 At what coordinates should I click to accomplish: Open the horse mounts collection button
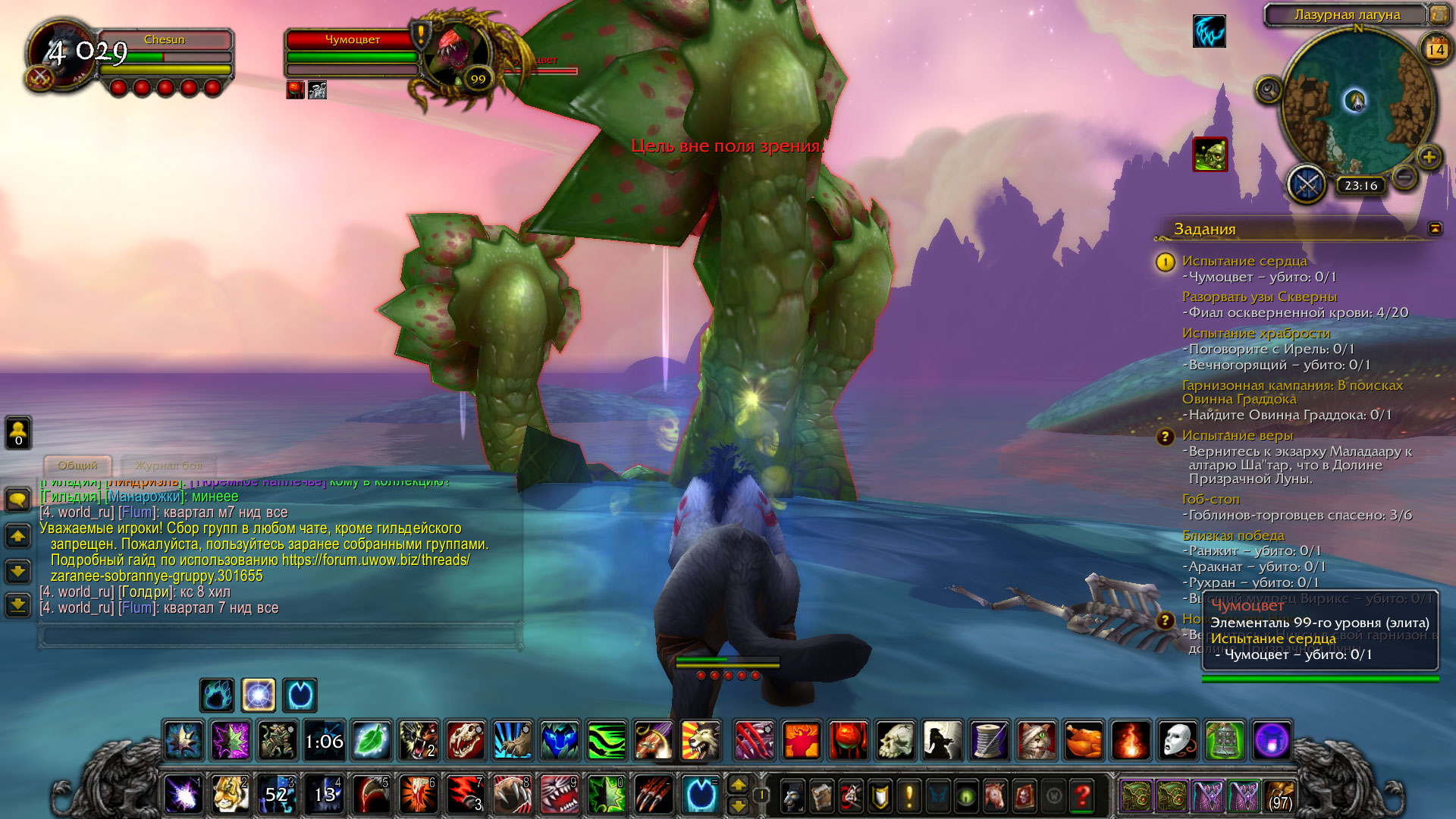coord(994,795)
